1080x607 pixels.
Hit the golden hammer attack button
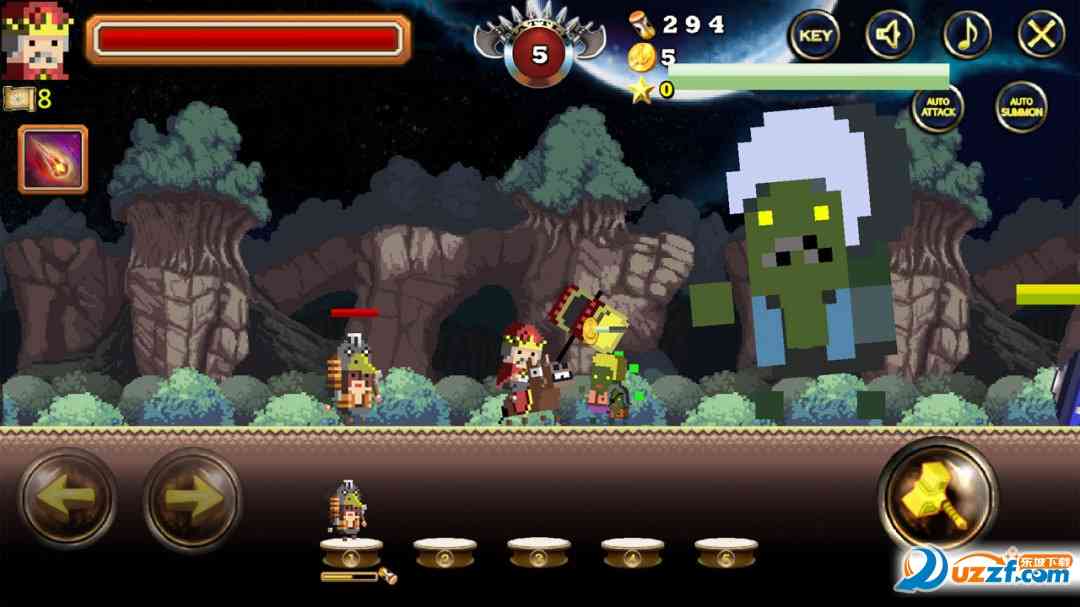[x=937, y=496]
